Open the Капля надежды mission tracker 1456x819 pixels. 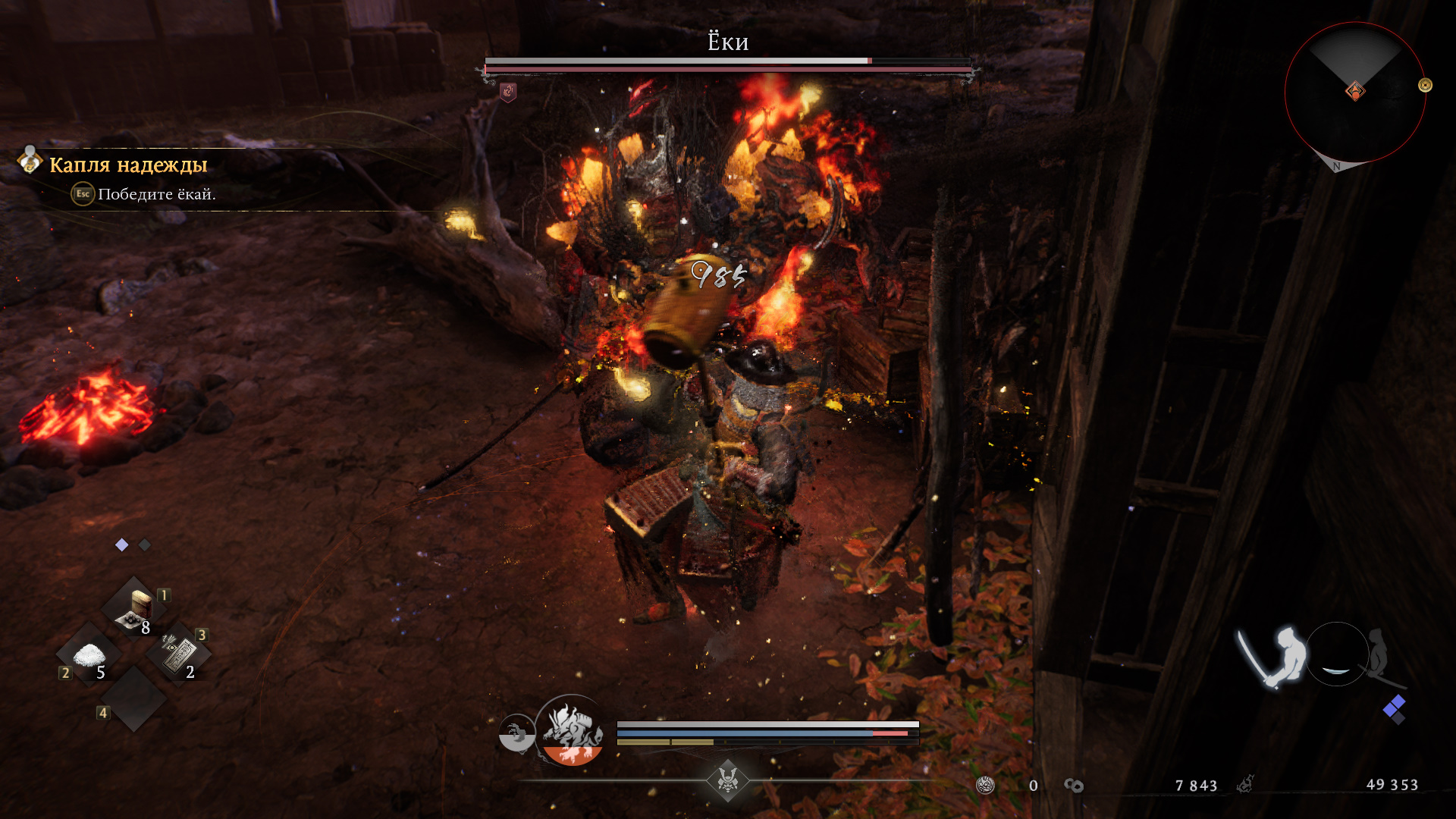pyautogui.click(x=128, y=165)
